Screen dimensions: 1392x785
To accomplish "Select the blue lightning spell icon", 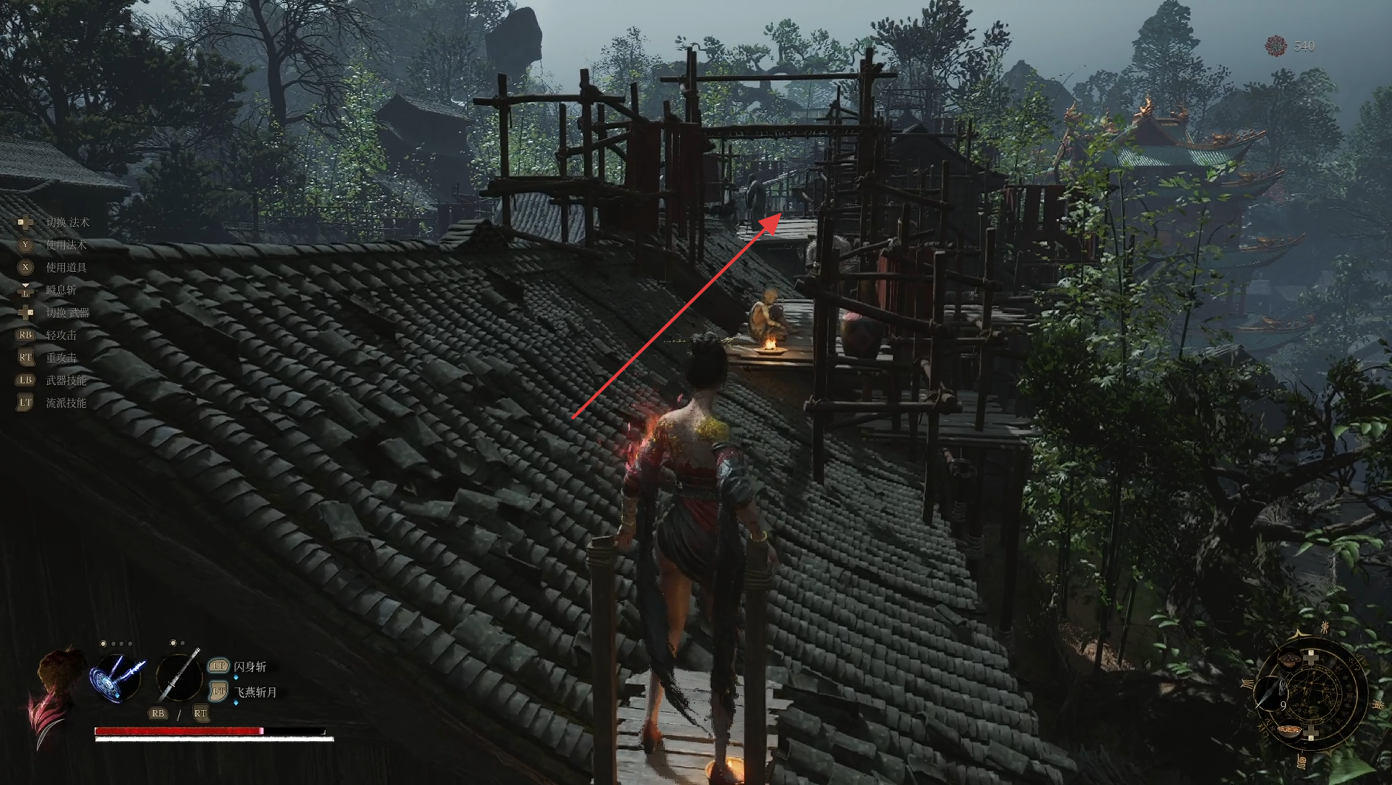I will [118, 676].
